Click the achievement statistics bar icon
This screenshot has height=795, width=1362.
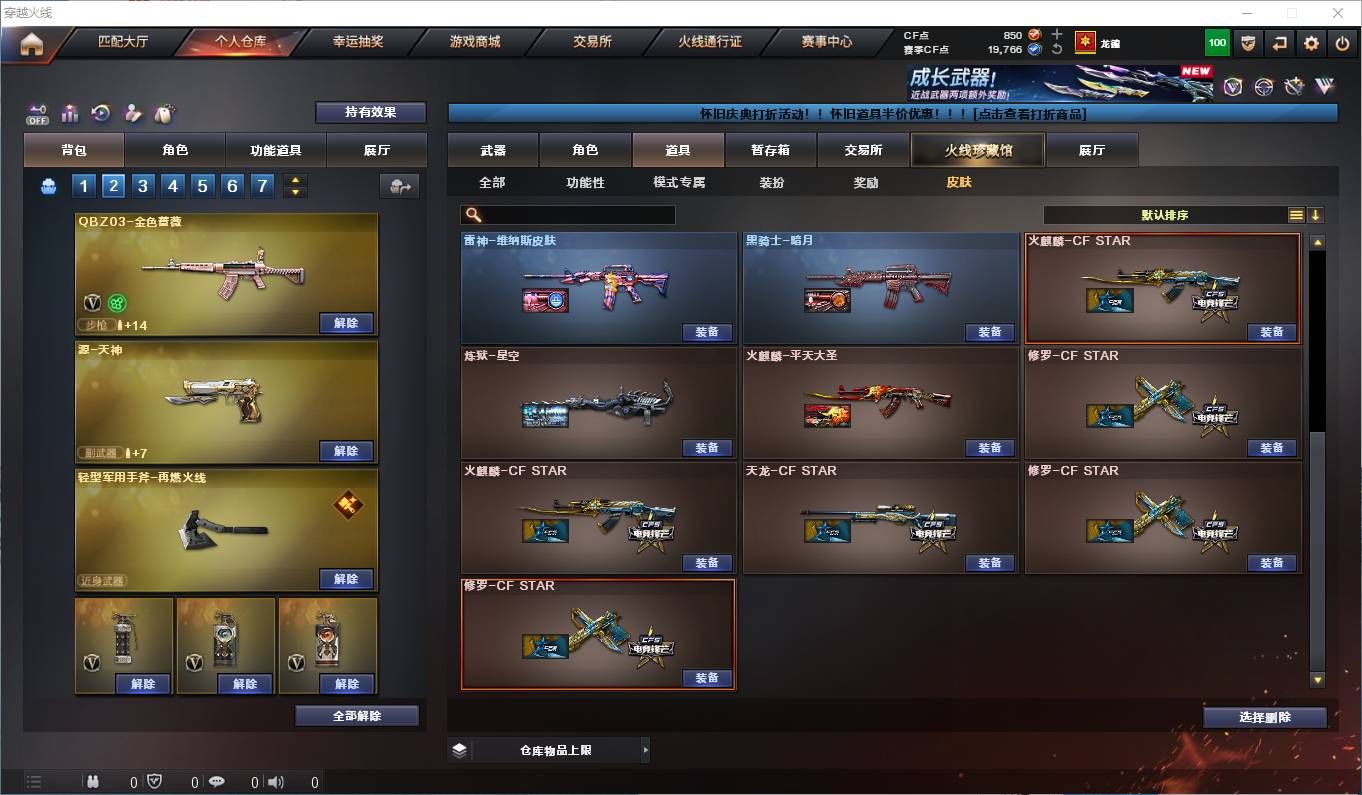(x=68, y=113)
